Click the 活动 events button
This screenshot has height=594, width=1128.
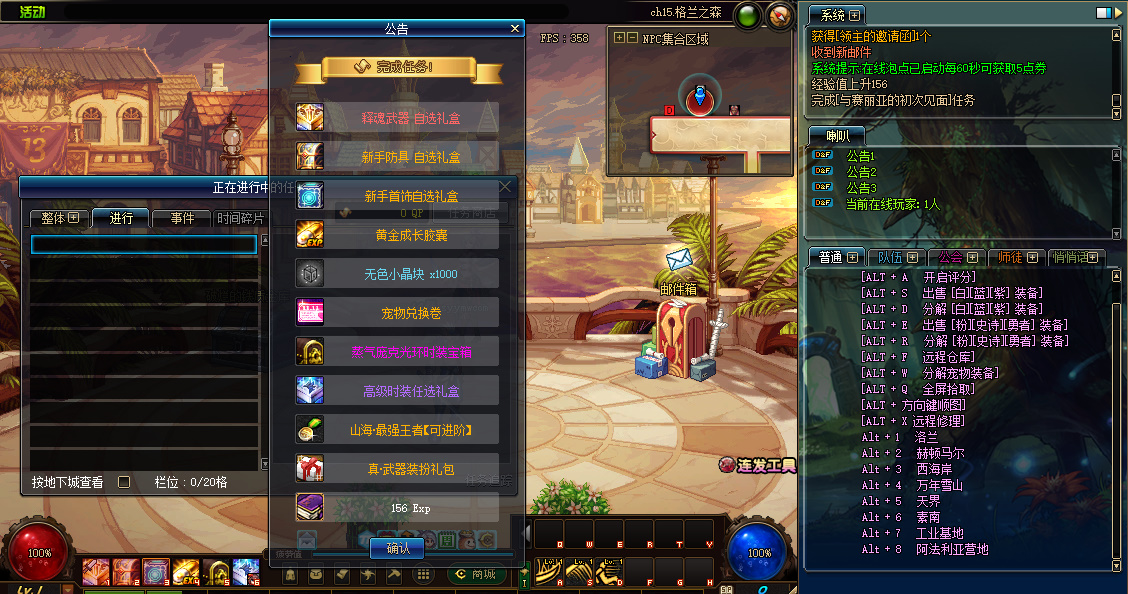click(x=33, y=12)
